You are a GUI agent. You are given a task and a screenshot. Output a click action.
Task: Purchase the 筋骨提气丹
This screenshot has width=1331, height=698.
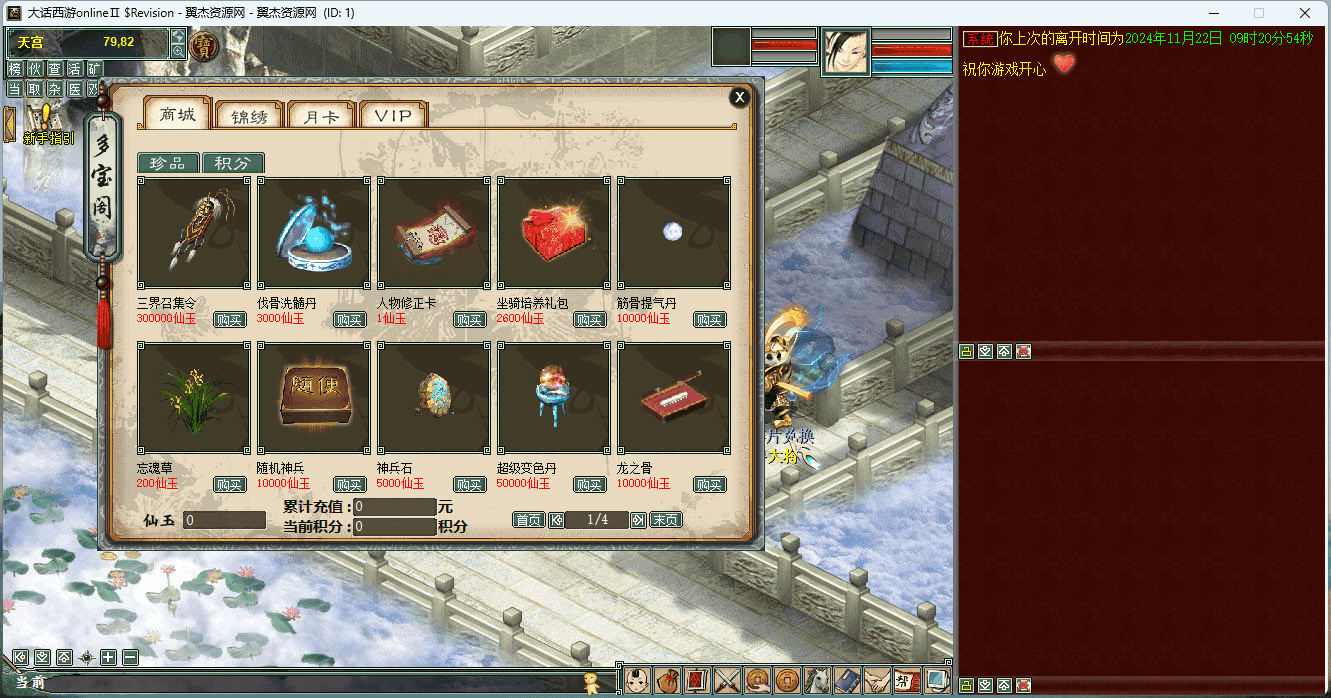(x=709, y=320)
